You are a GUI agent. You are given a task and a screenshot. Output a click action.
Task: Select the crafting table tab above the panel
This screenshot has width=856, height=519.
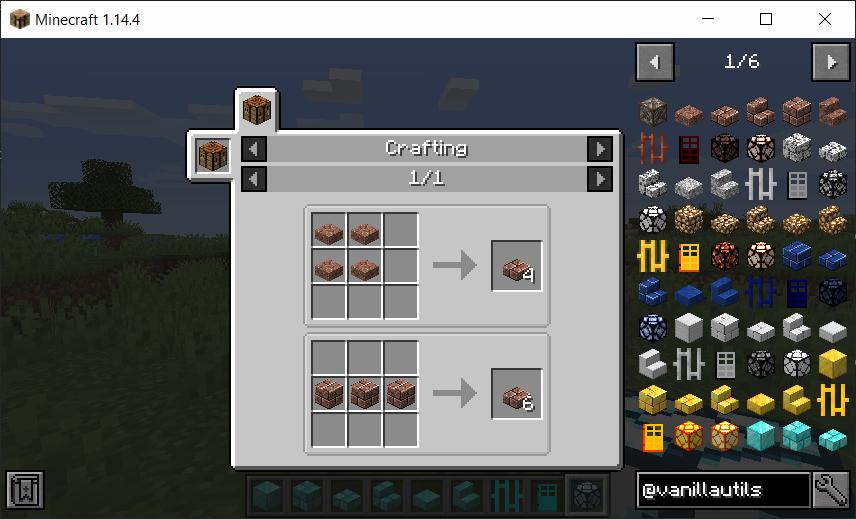[257, 110]
